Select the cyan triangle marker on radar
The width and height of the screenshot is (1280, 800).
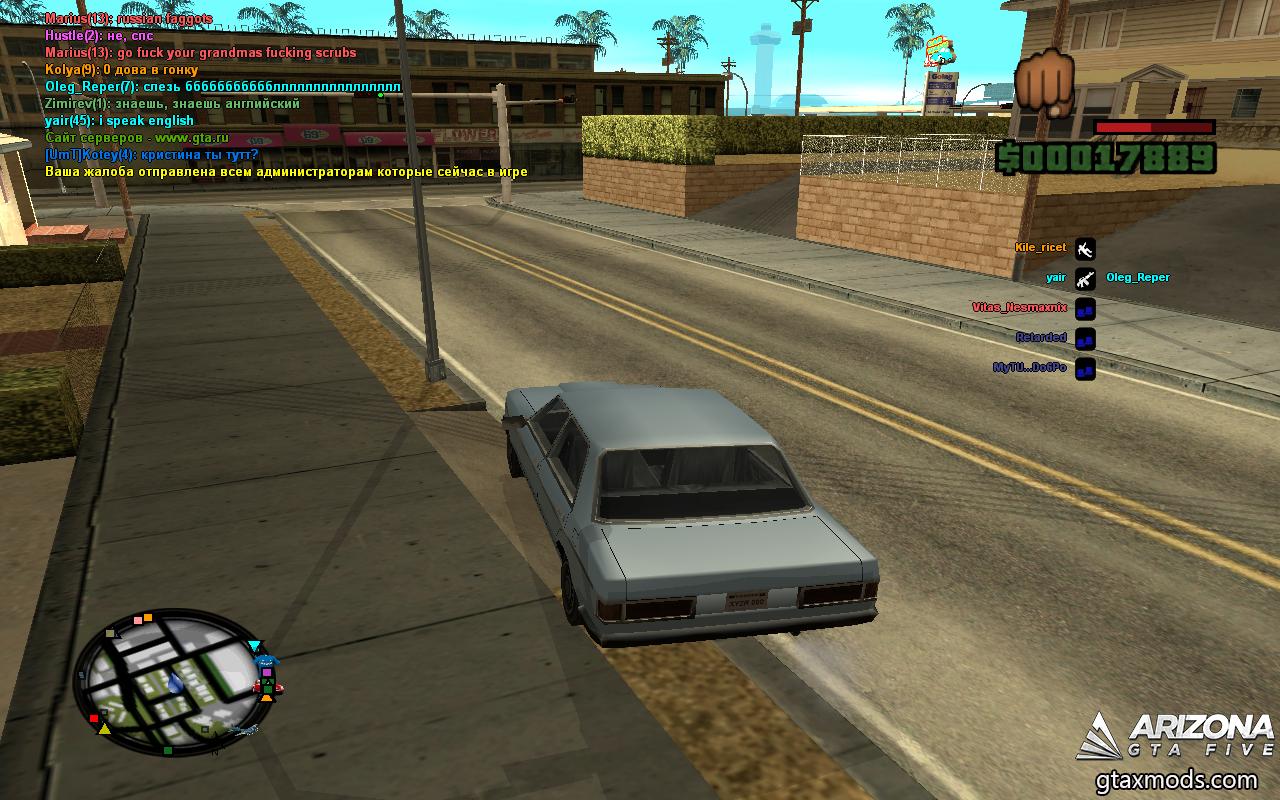255,646
